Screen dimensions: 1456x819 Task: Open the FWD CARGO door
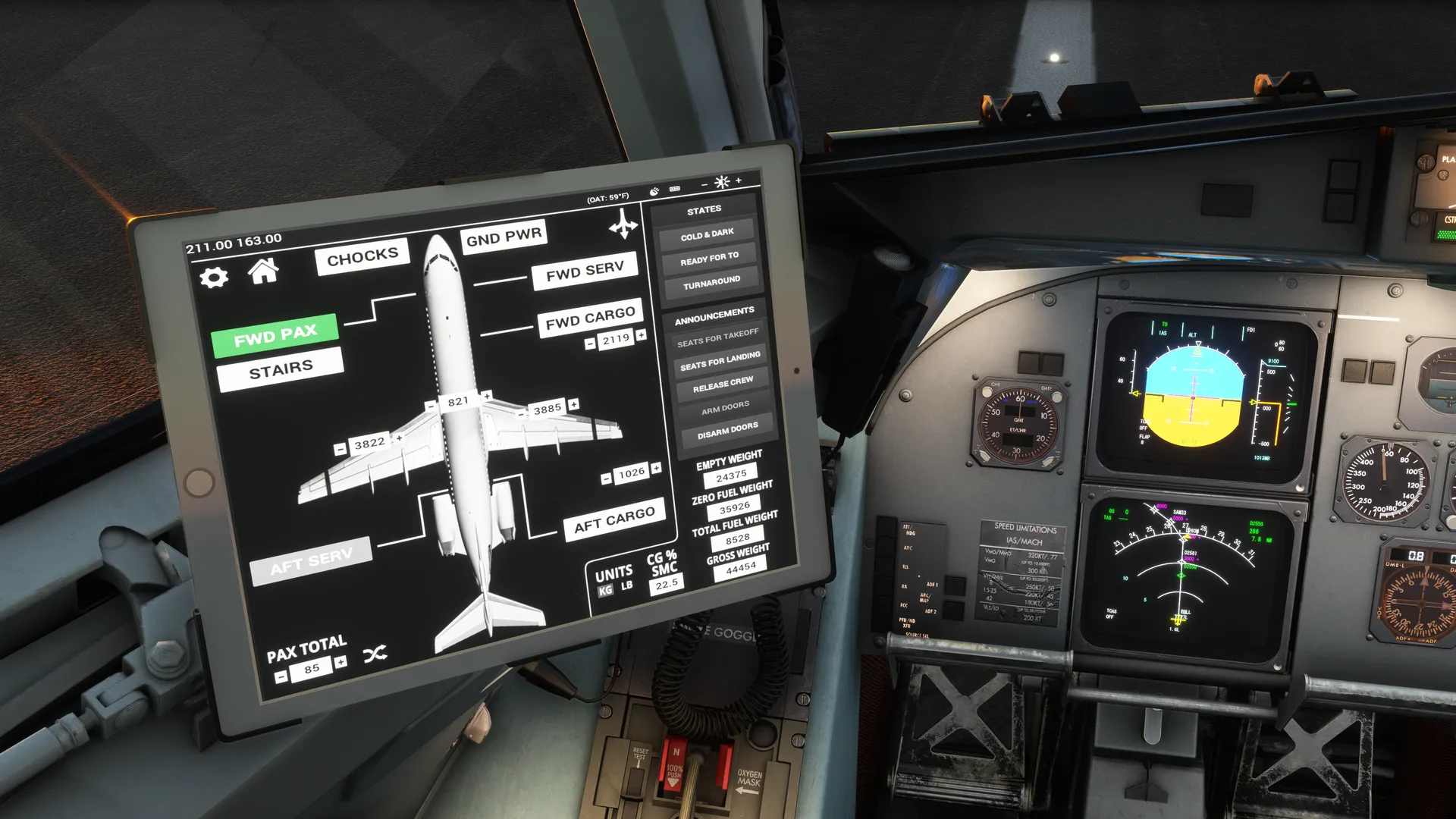(x=590, y=318)
